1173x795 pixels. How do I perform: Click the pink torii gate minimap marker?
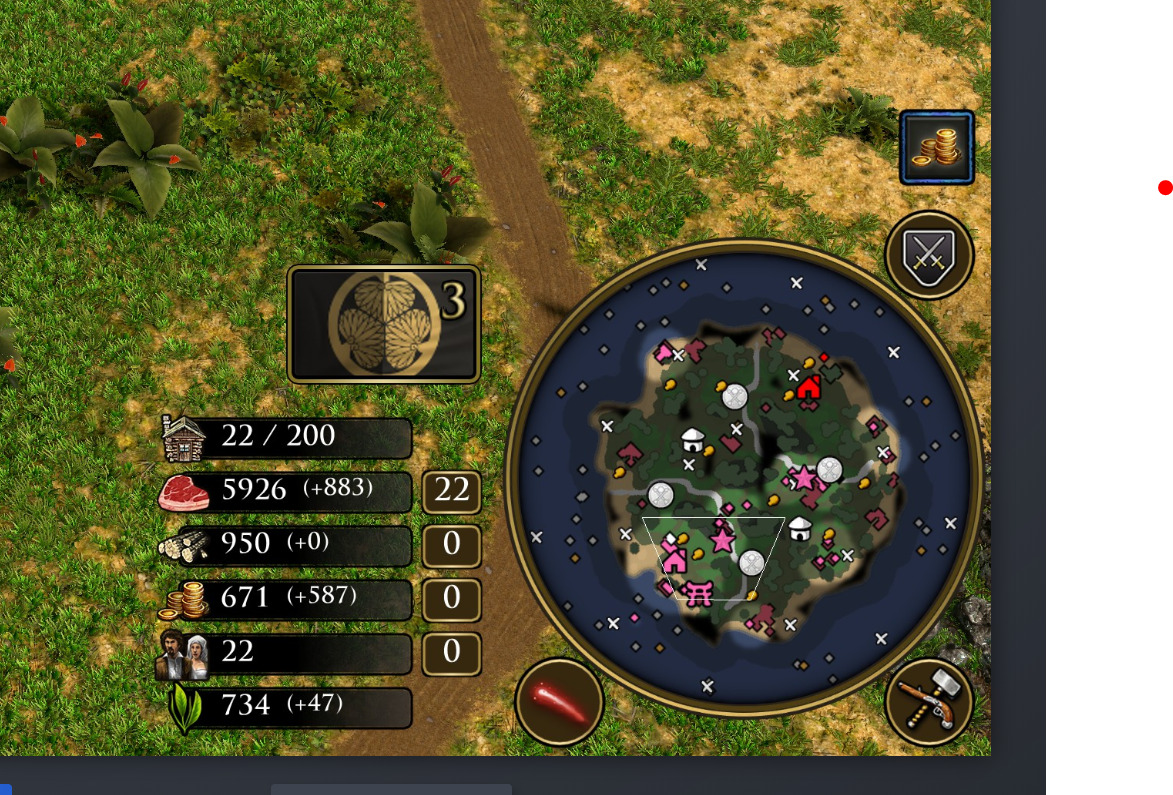[698, 593]
